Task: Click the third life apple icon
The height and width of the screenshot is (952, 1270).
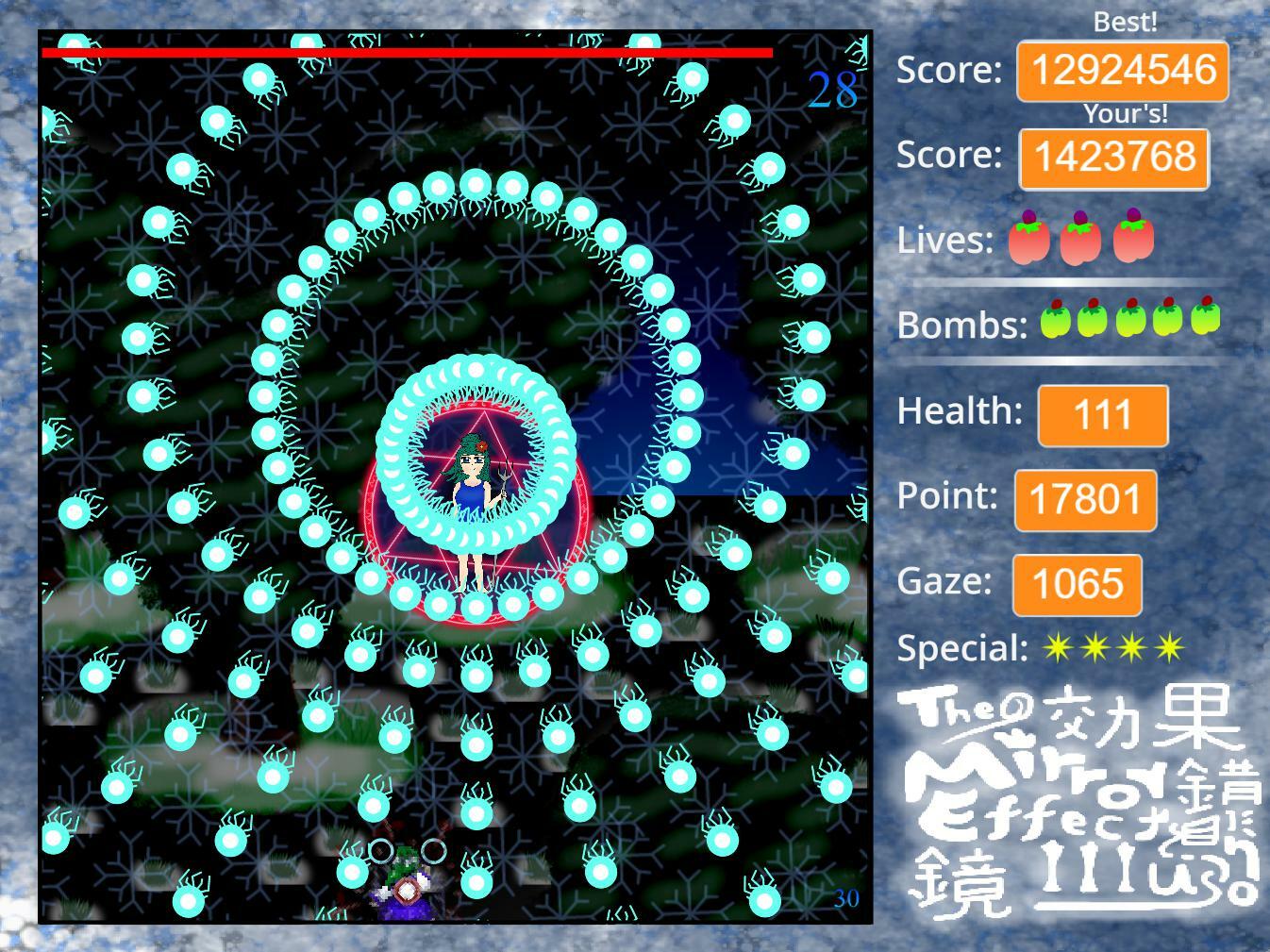Action: 1130,240
